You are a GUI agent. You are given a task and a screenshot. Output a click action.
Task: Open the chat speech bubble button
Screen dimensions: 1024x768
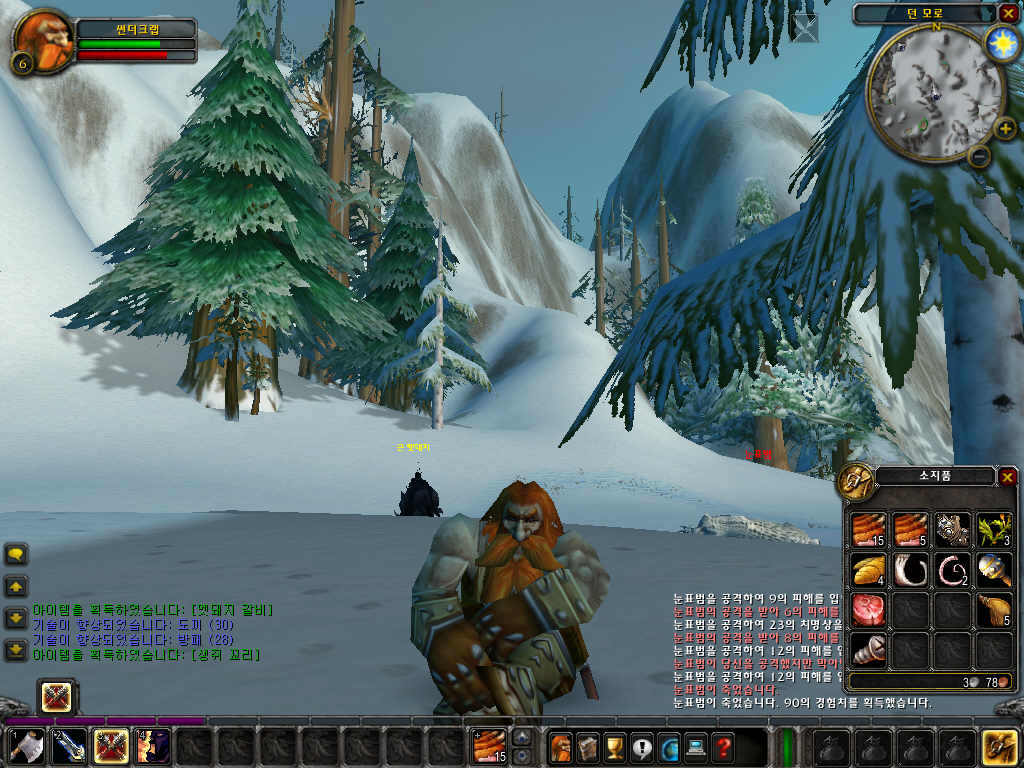pos(16,554)
